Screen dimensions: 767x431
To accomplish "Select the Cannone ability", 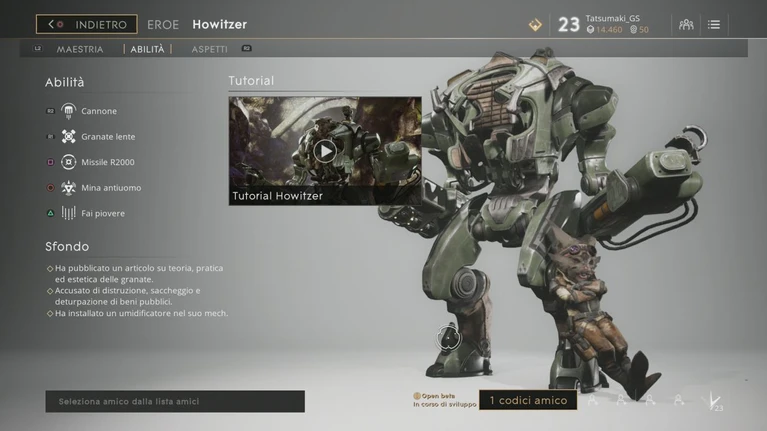I will [98, 111].
